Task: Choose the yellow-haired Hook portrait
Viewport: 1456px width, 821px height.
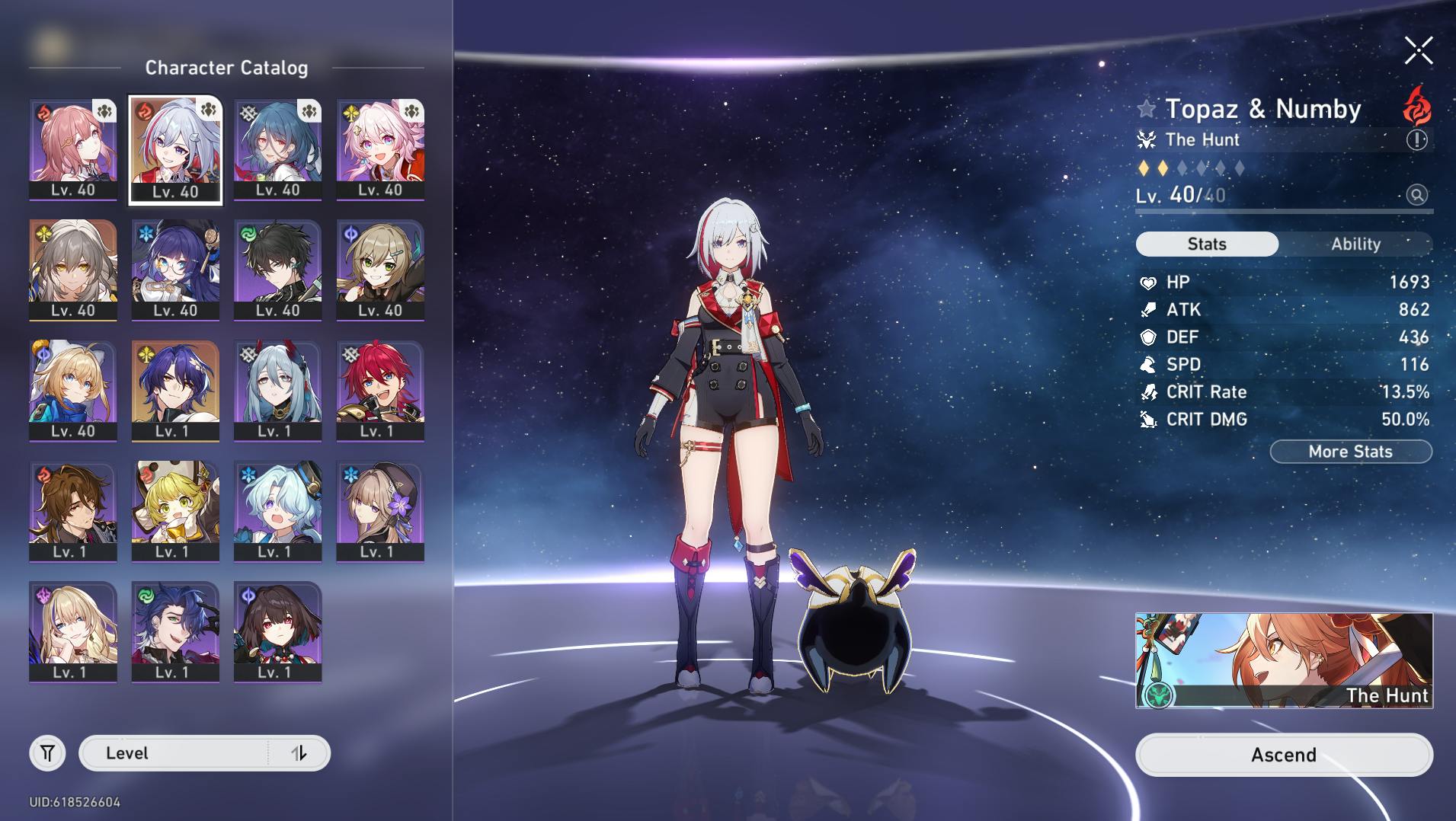Action: (175, 510)
